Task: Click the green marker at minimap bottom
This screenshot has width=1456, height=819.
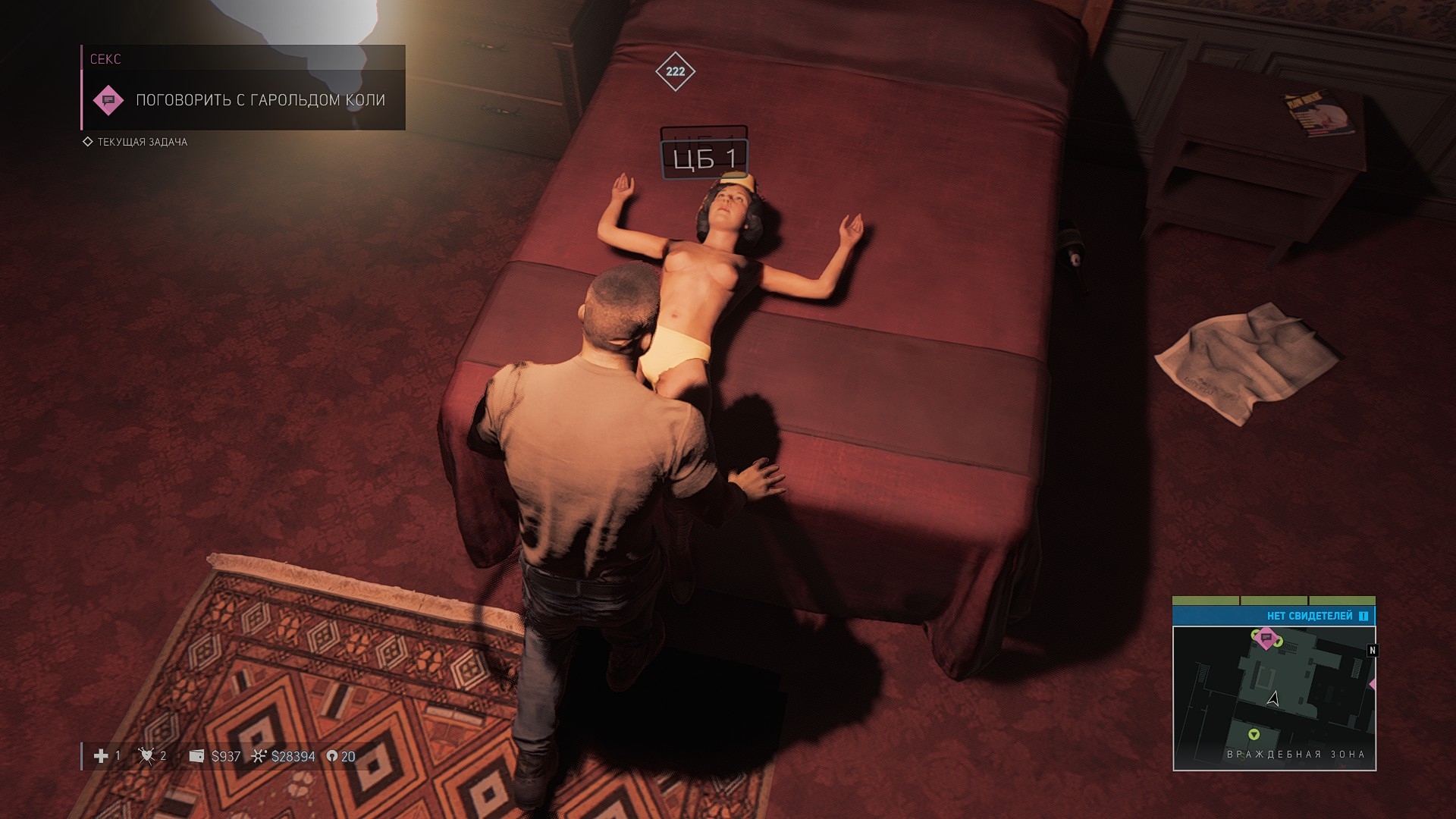Action: (x=1254, y=734)
